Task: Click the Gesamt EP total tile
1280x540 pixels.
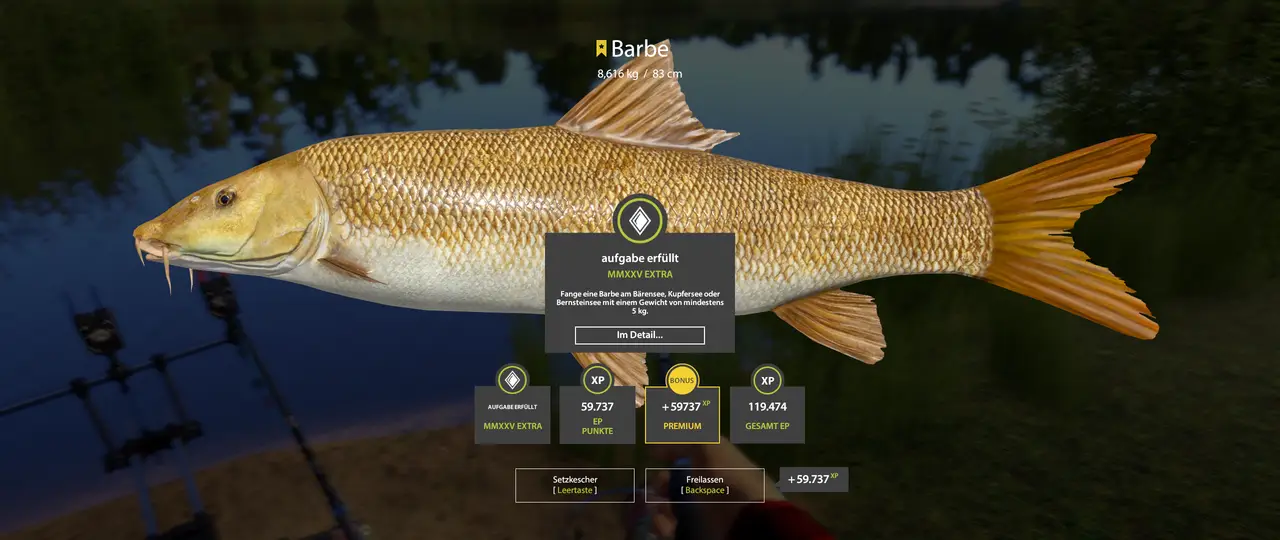Action: point(767,414)
